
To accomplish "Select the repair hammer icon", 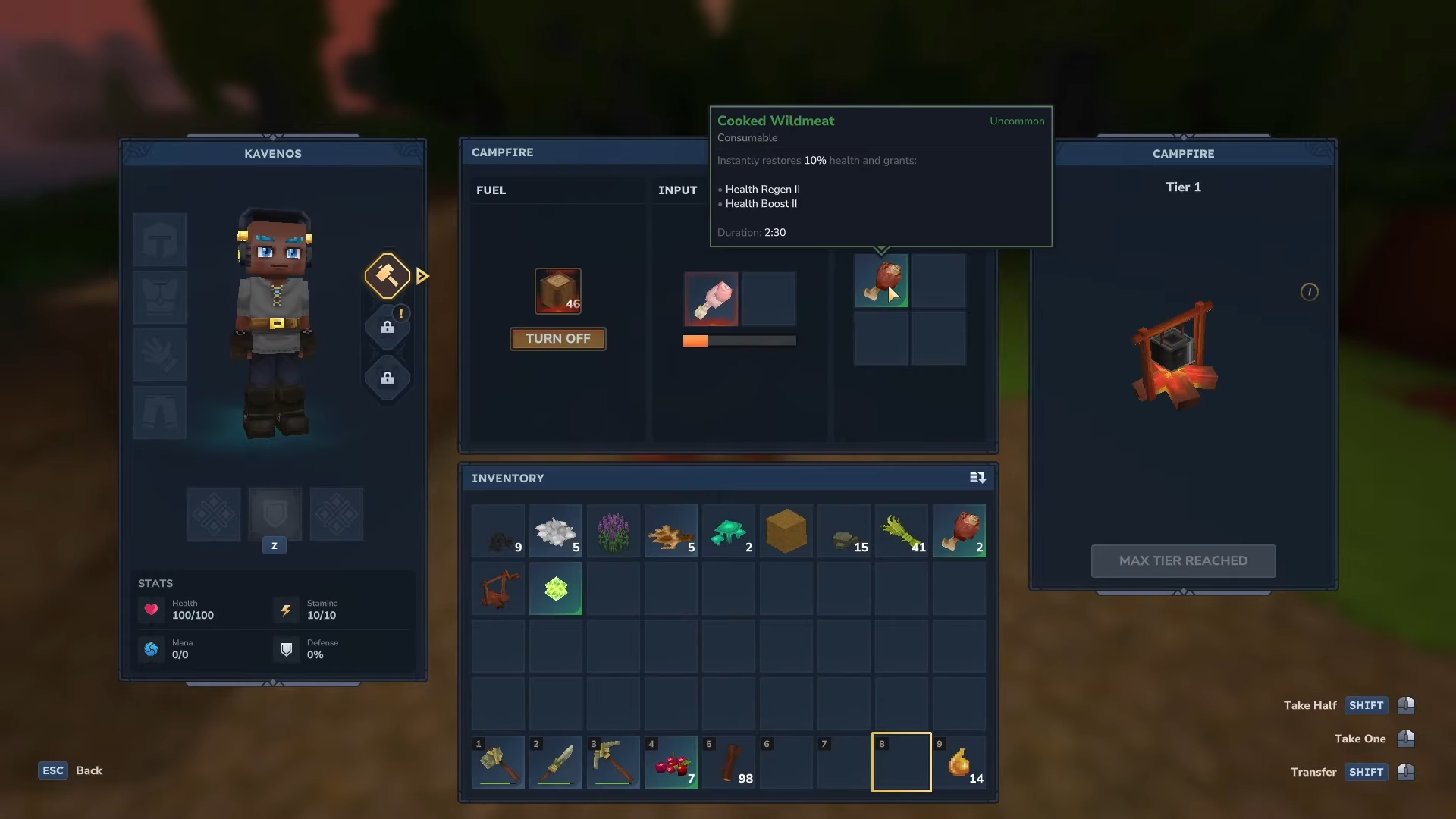I will tap(387, 275).
